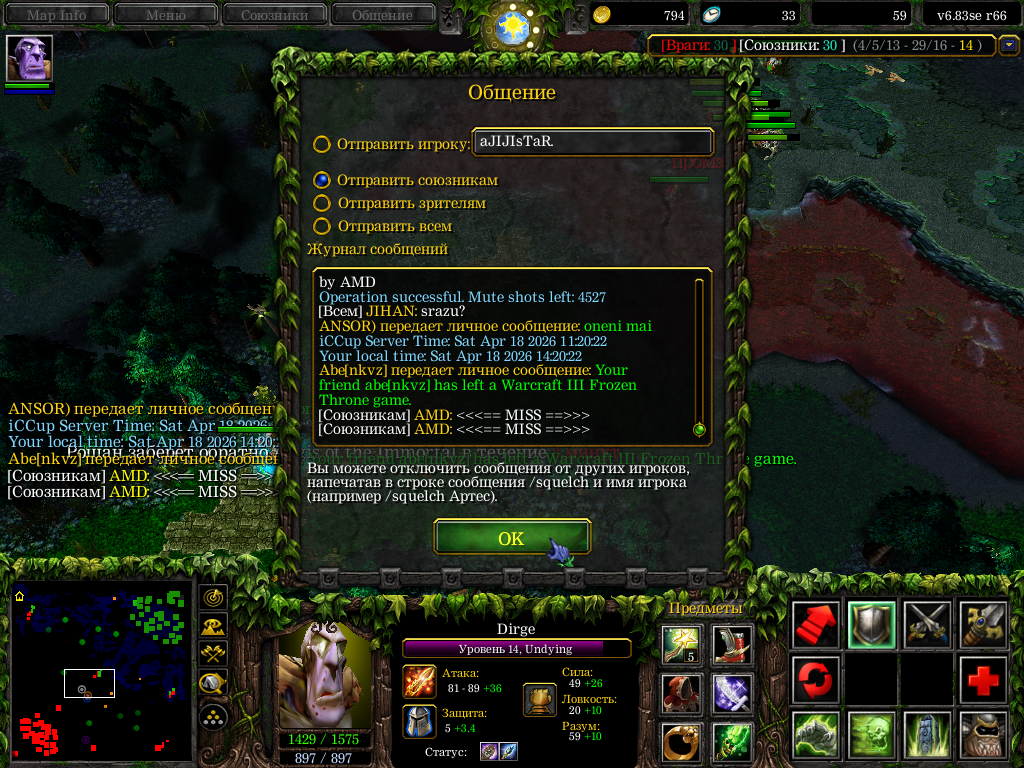The width and height of the screenshot is (1024, 768).
Task: Open the Map Info button
Action: pyautogui.click(x=56, y=15)
